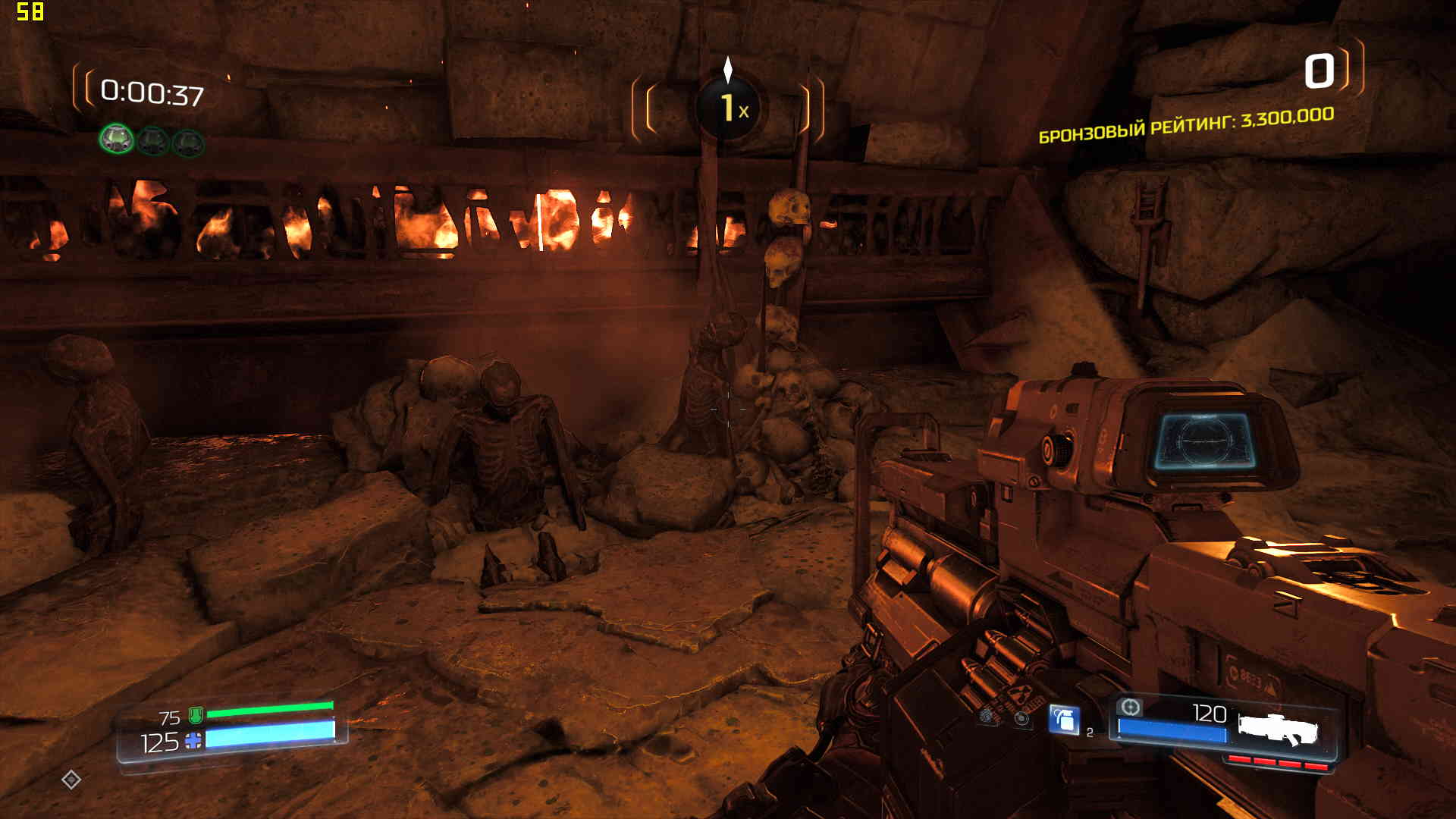Click the green armor vest icon

point(195,714)
